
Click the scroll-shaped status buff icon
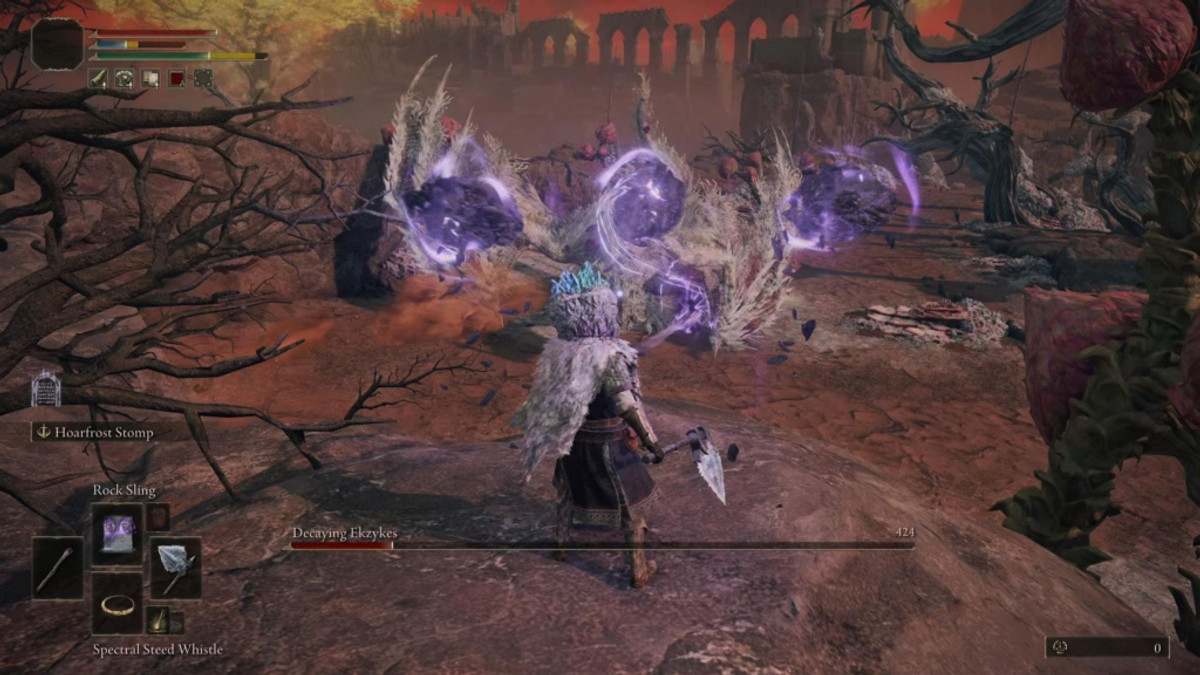click(x=150, y=78)
